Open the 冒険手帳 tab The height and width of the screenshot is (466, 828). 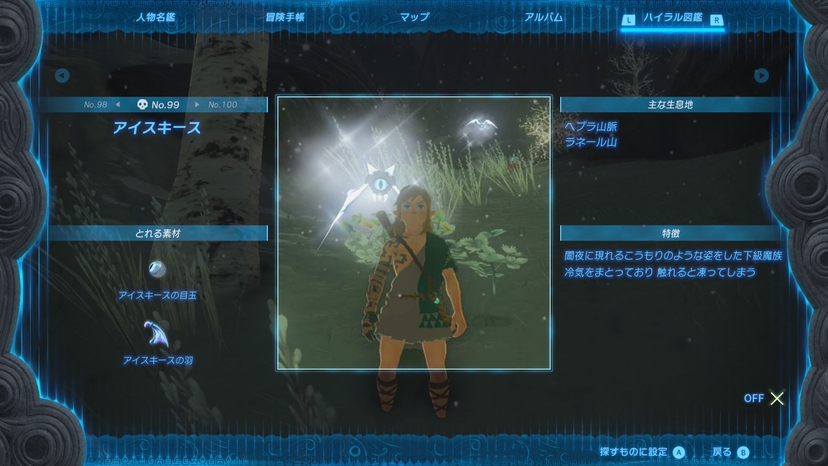click(285, 17)
